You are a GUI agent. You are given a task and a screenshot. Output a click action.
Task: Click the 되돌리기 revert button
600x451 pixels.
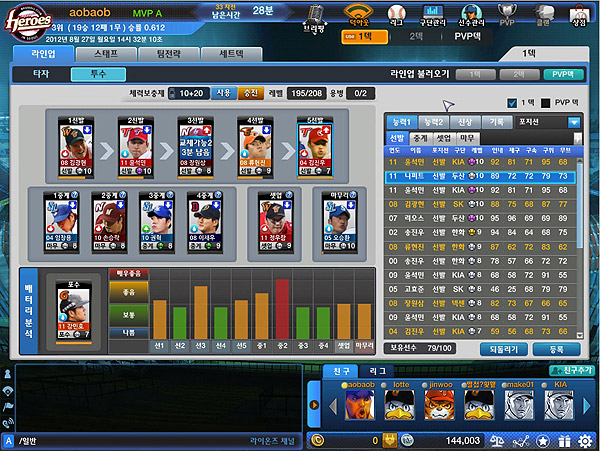click(x=502, y=349)
